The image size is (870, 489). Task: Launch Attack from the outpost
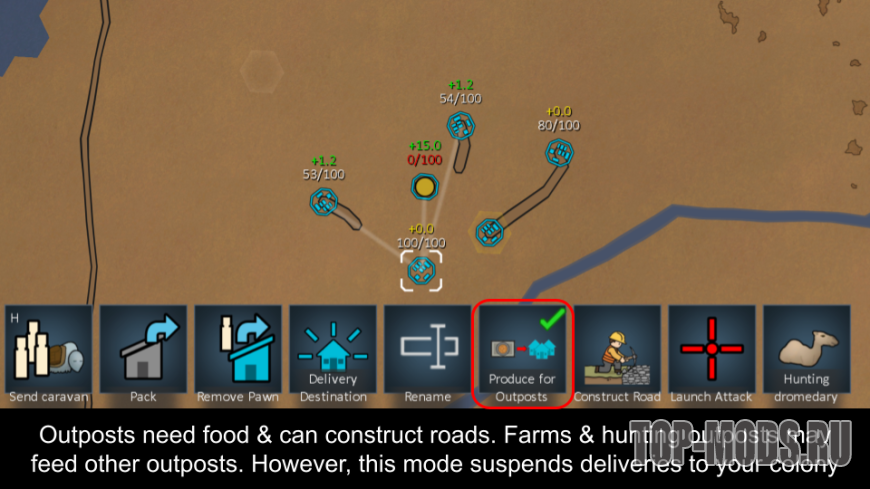tap(712, 355)
